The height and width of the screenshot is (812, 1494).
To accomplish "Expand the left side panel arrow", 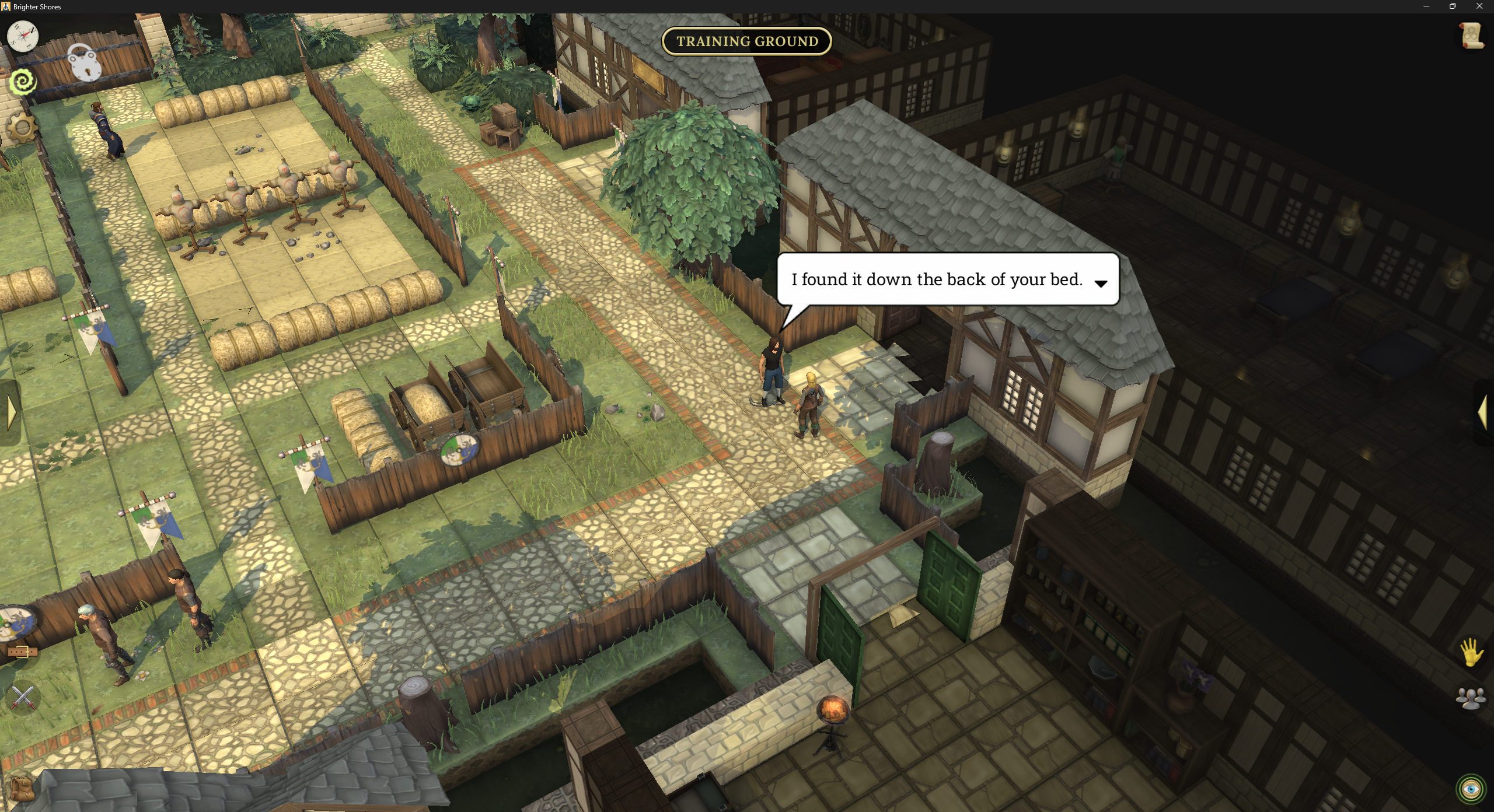I will 10,412.
